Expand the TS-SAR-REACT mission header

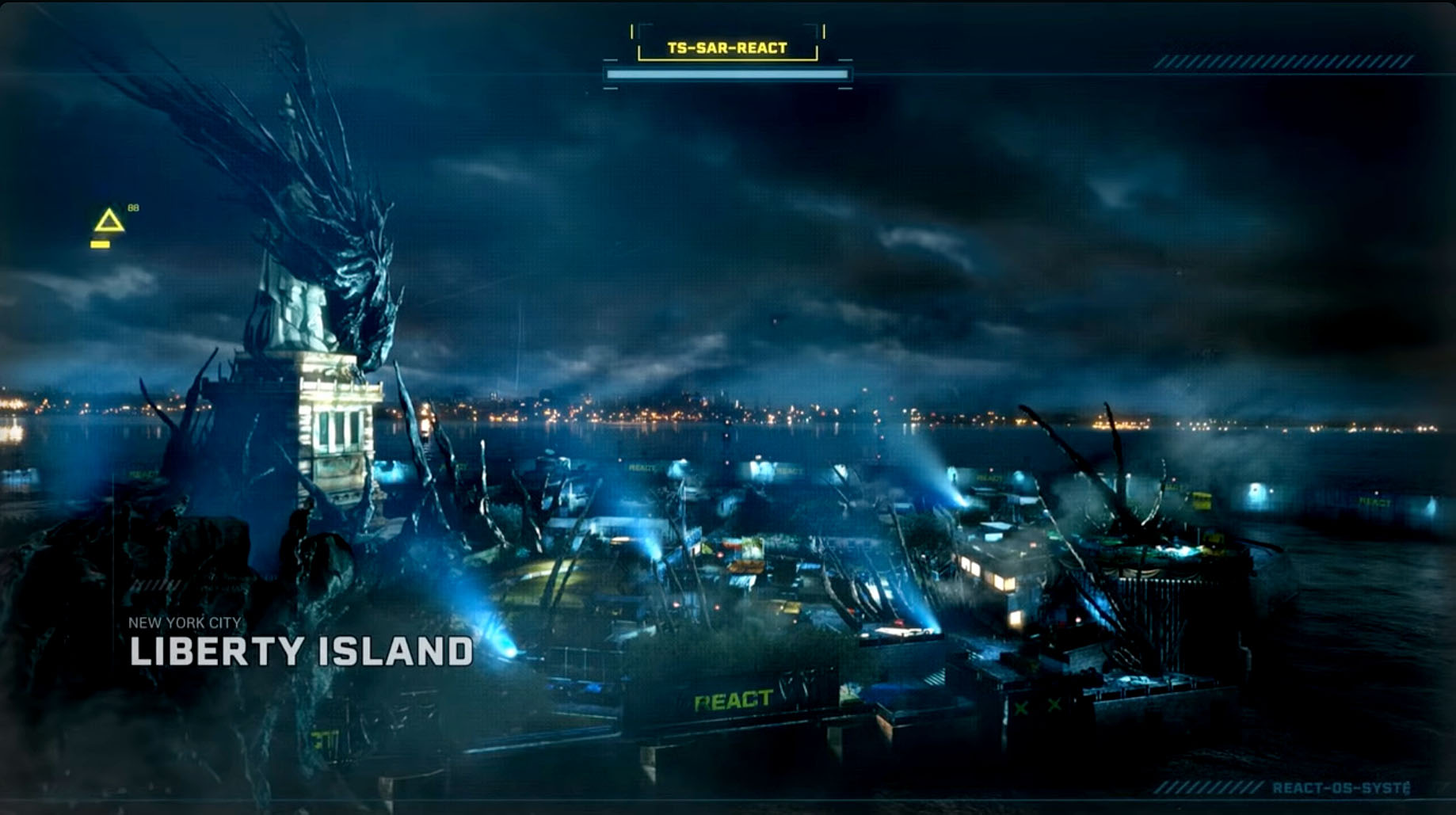click(727, 48)
